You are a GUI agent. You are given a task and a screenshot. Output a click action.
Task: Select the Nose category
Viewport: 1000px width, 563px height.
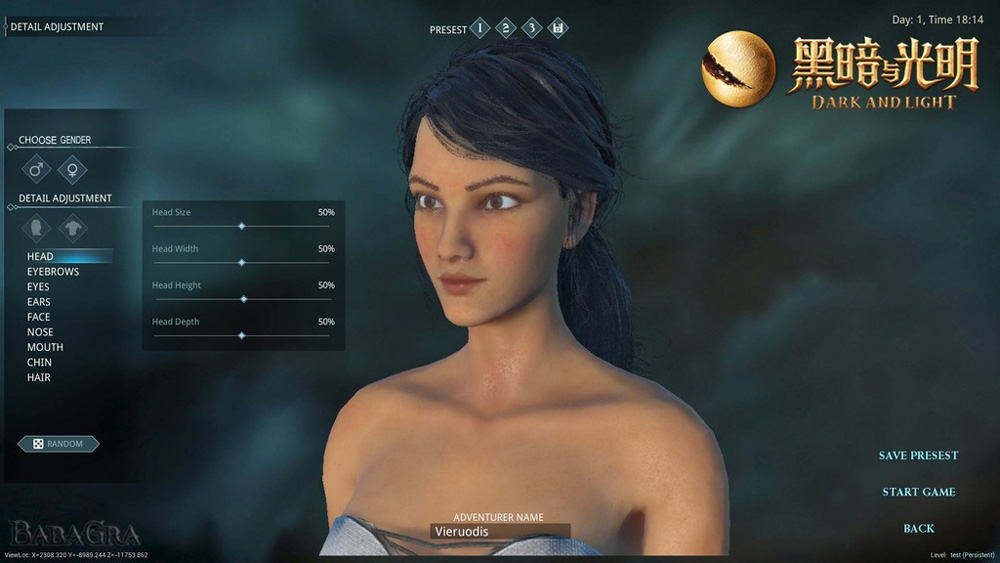(40, 332)
